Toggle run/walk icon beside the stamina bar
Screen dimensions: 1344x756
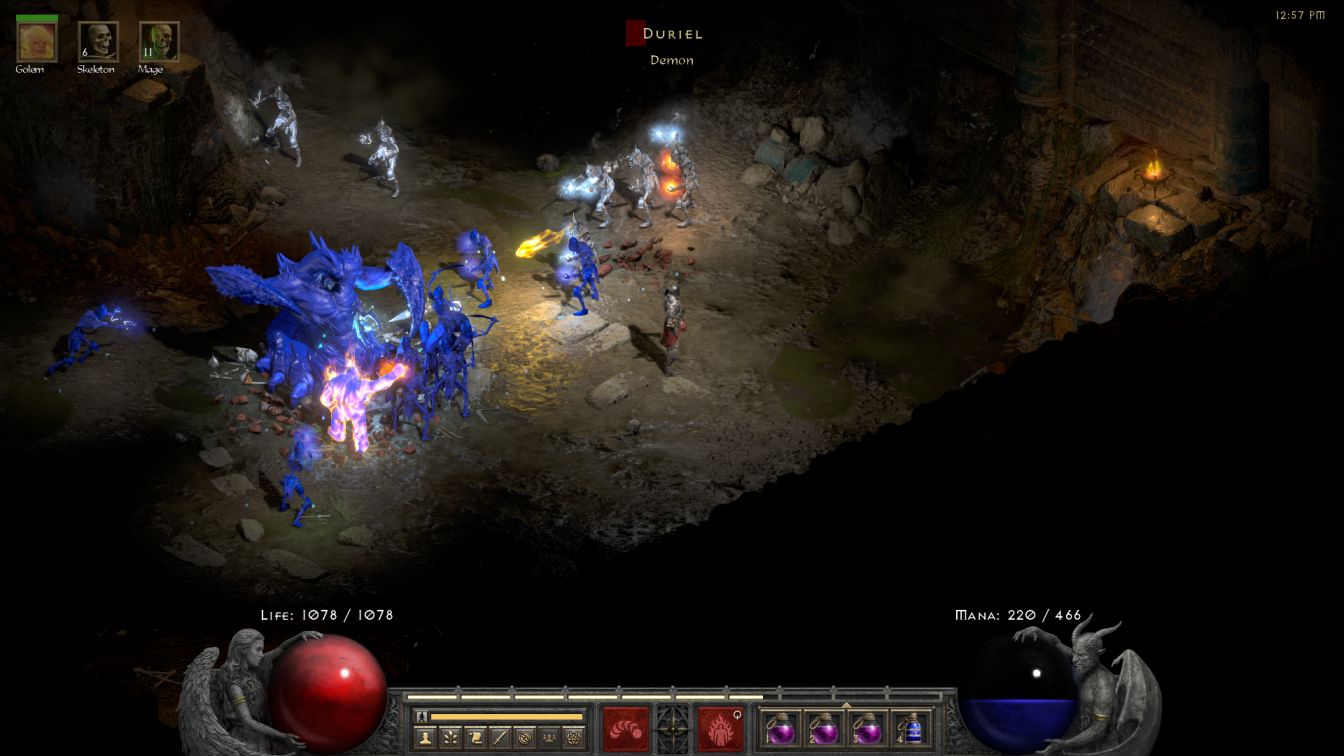(421, 716)
